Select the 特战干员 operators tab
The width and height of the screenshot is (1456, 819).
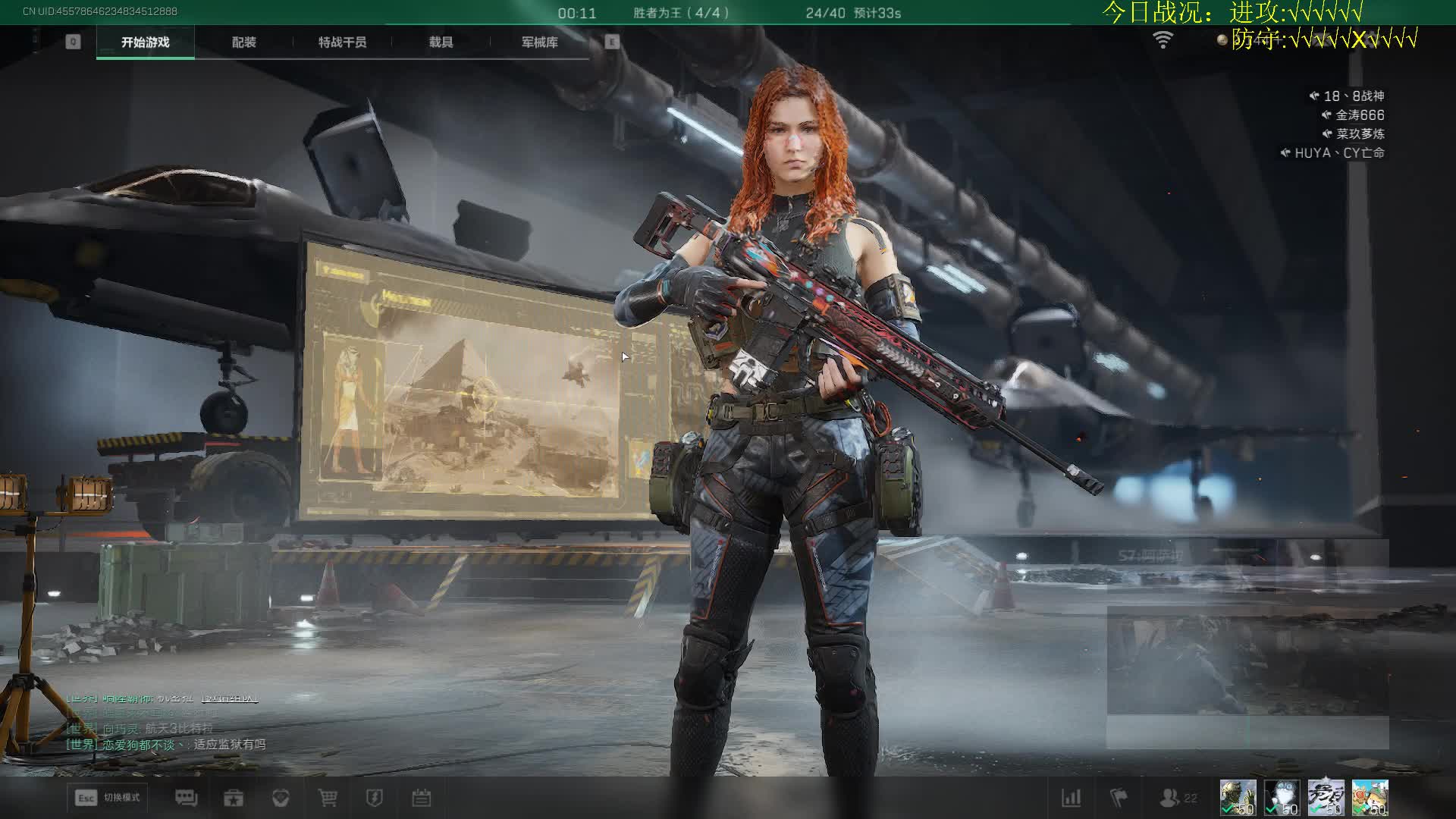[x=342, y=42]
